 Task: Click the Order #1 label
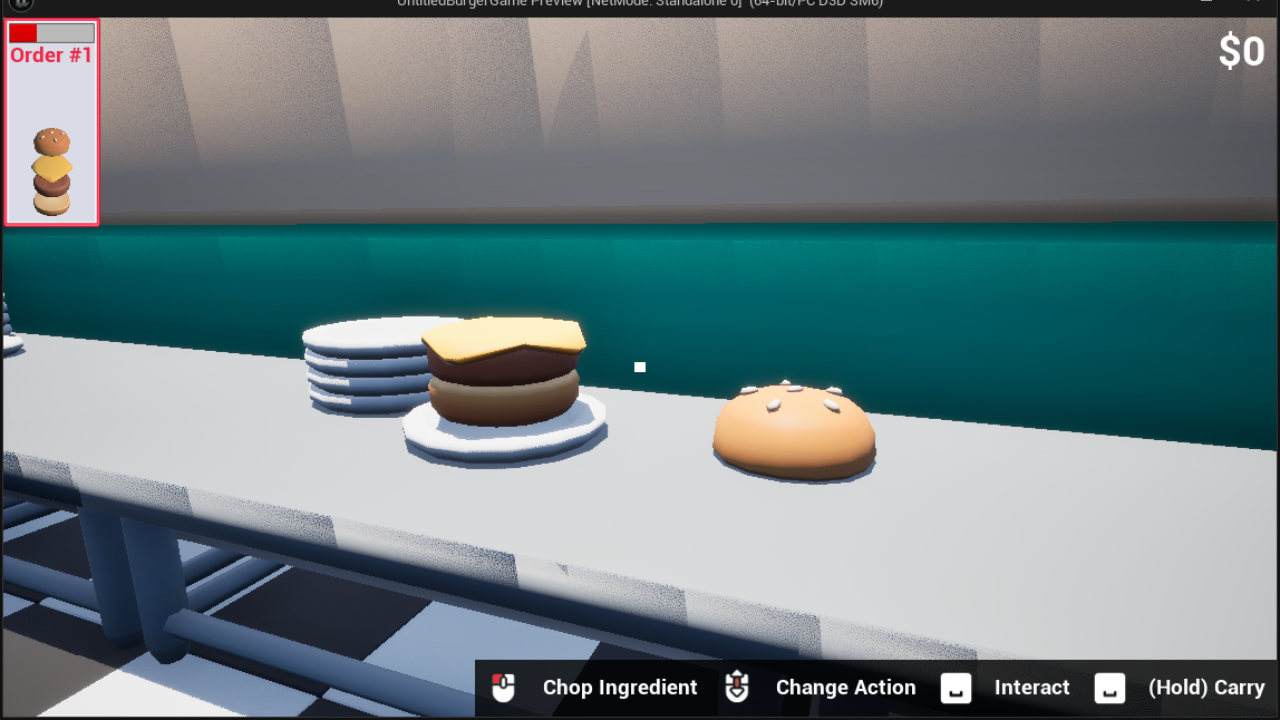coord(50,55)
